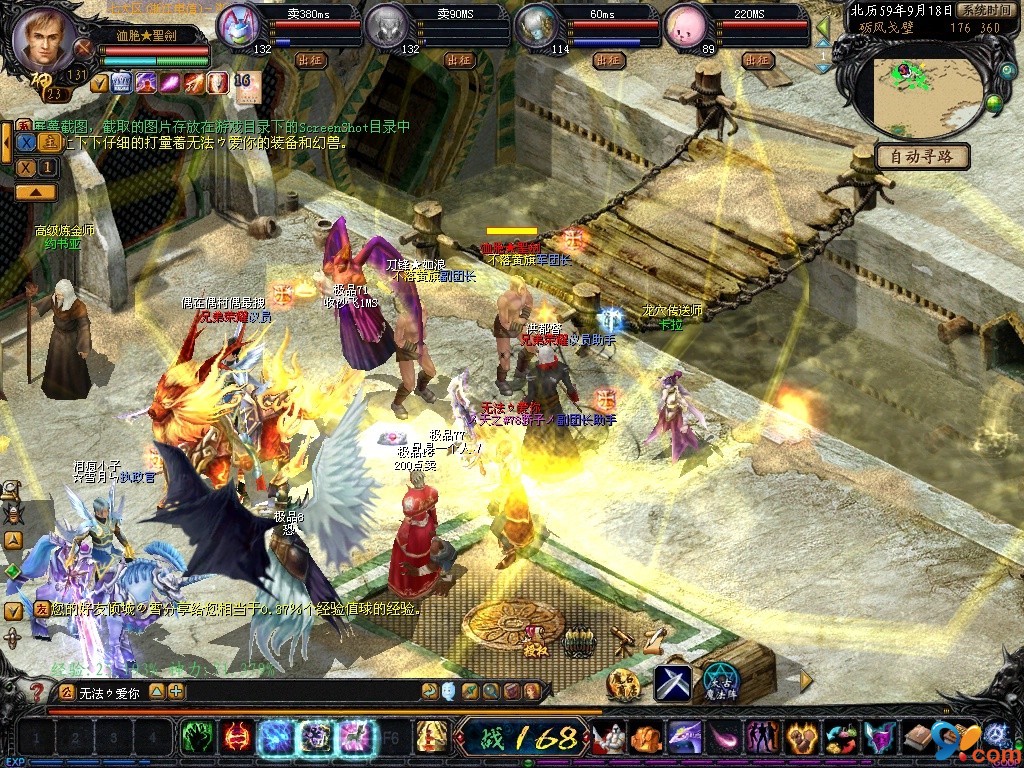
Task: Click the 自动寻路 auto-pathfinding button
Action: (922, 156)
